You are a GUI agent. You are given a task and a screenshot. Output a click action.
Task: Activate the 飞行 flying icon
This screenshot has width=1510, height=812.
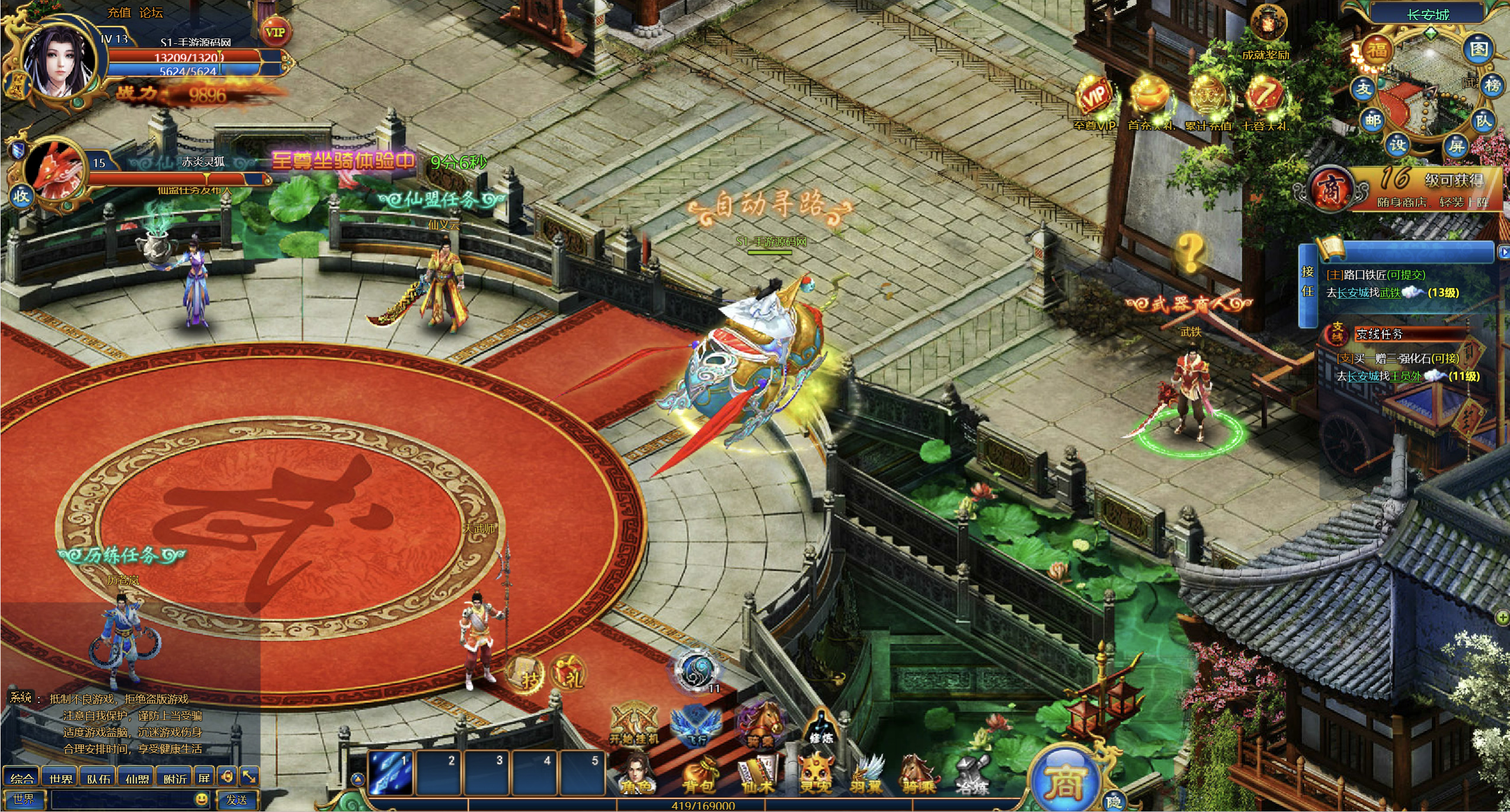(x=696, y=726)
